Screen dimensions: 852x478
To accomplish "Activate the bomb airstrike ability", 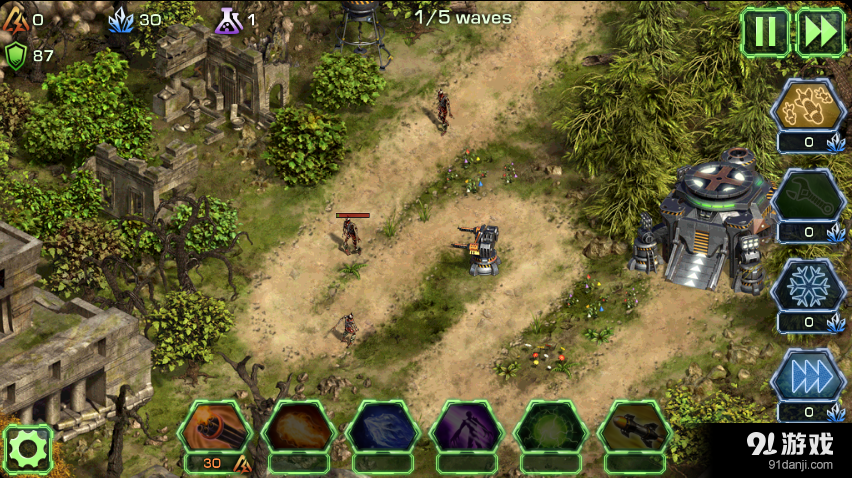I will click(x=808, y=106).
